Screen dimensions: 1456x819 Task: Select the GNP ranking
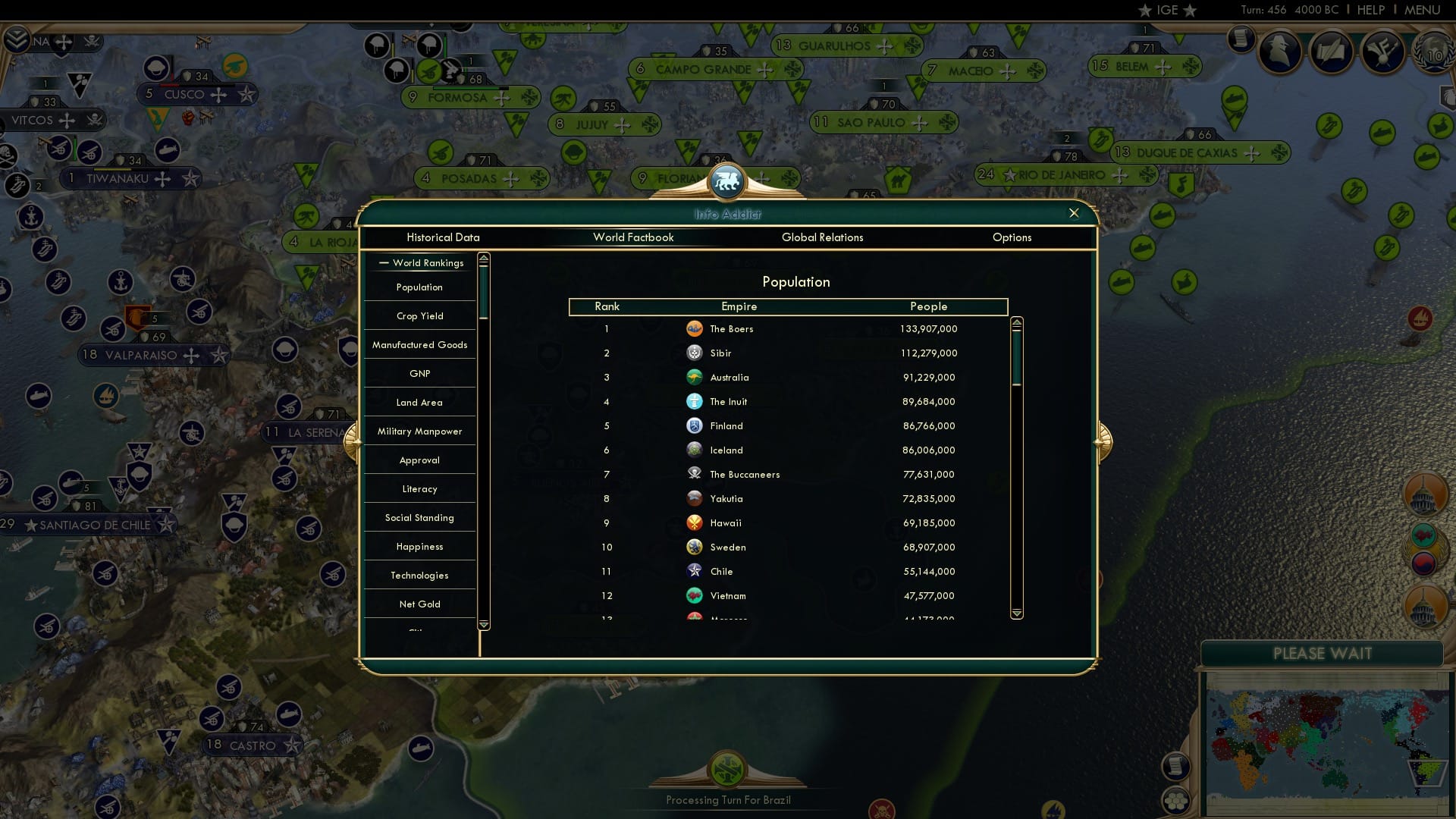coord(419,373)
